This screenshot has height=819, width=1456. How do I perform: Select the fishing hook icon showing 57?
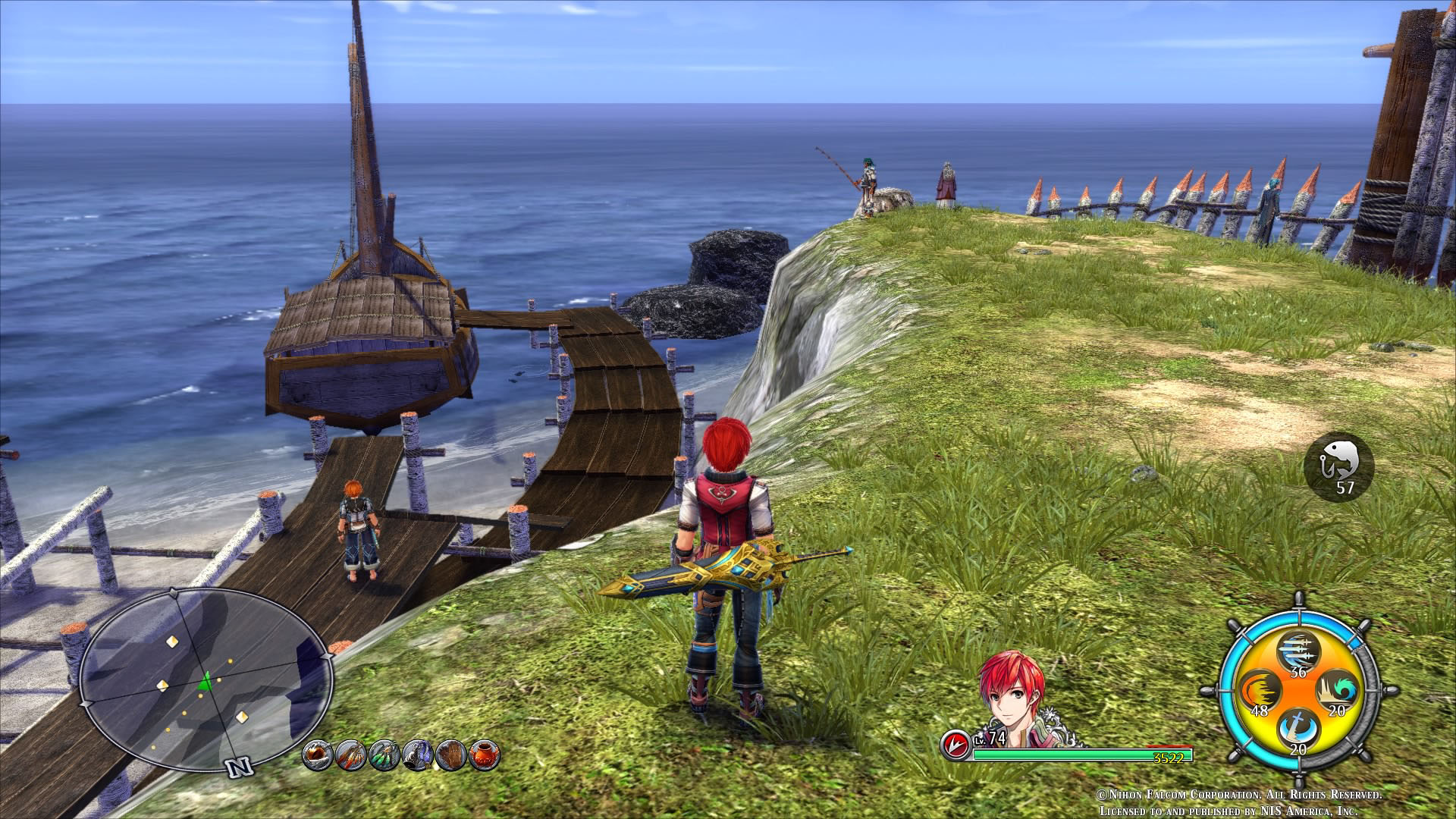click(x=1338, y=466)
